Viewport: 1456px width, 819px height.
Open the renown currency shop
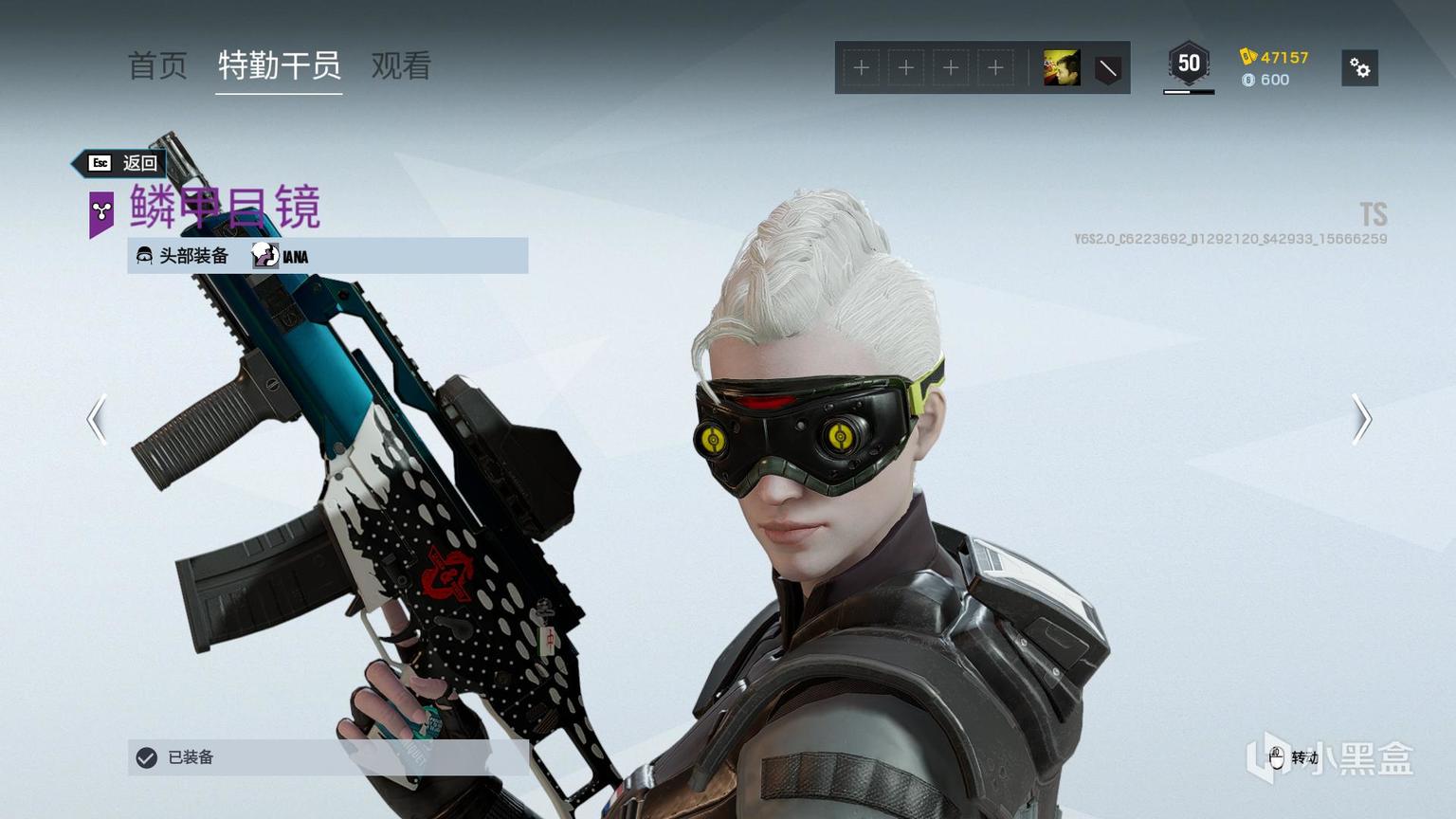1274,57
